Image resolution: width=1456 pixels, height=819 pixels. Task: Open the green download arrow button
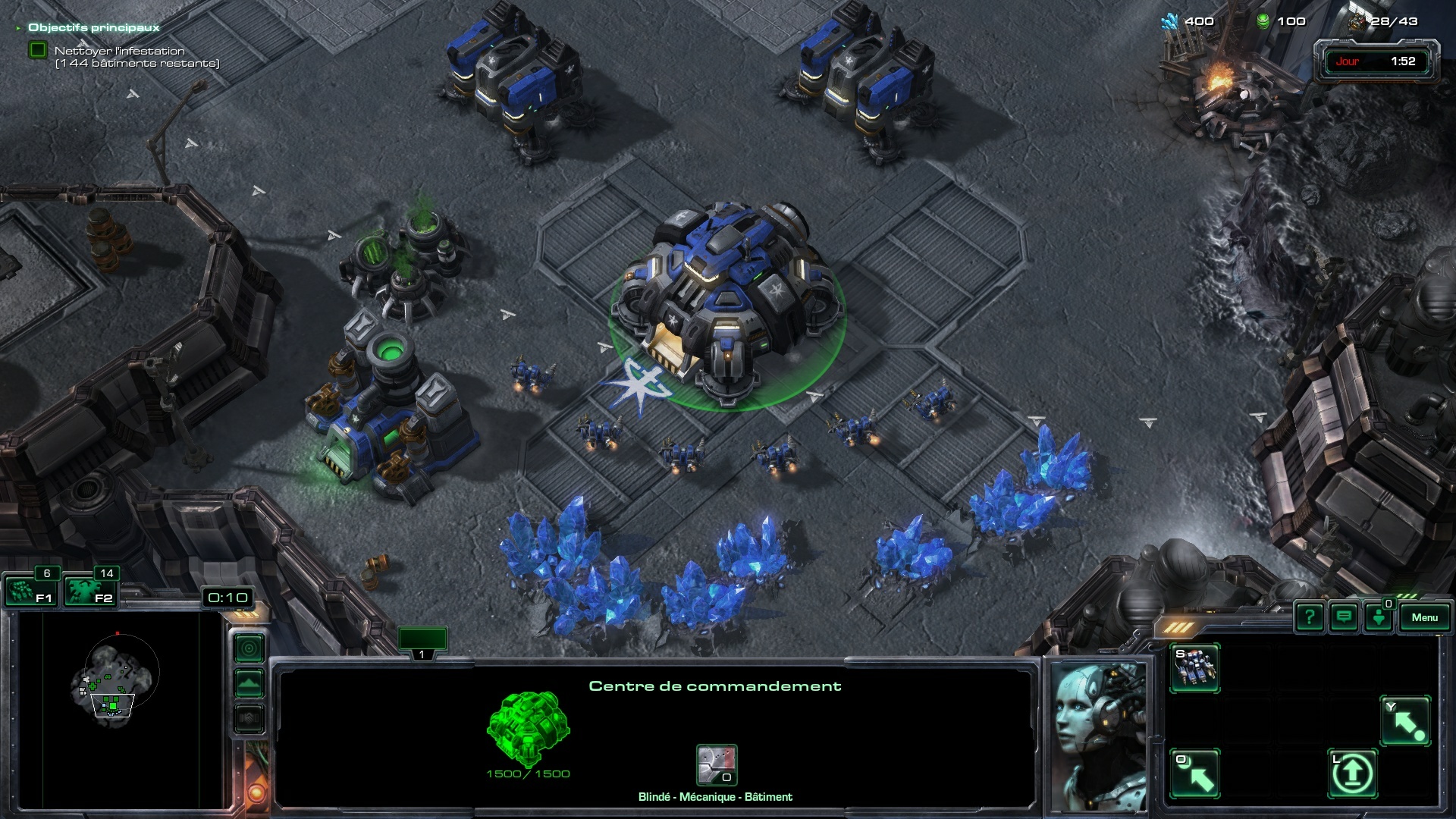pos(1379,617)
